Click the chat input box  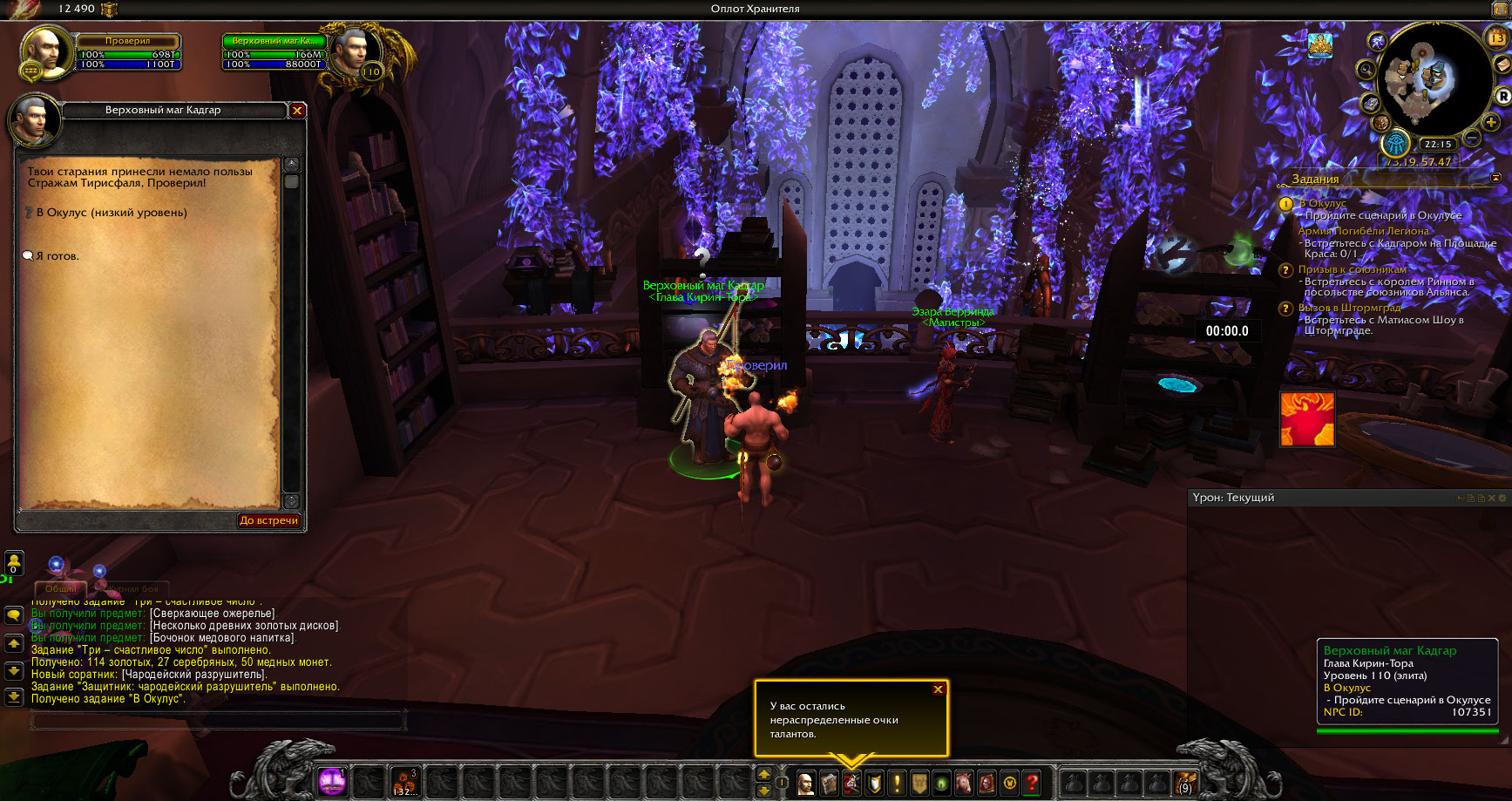[x=218, y=720]
